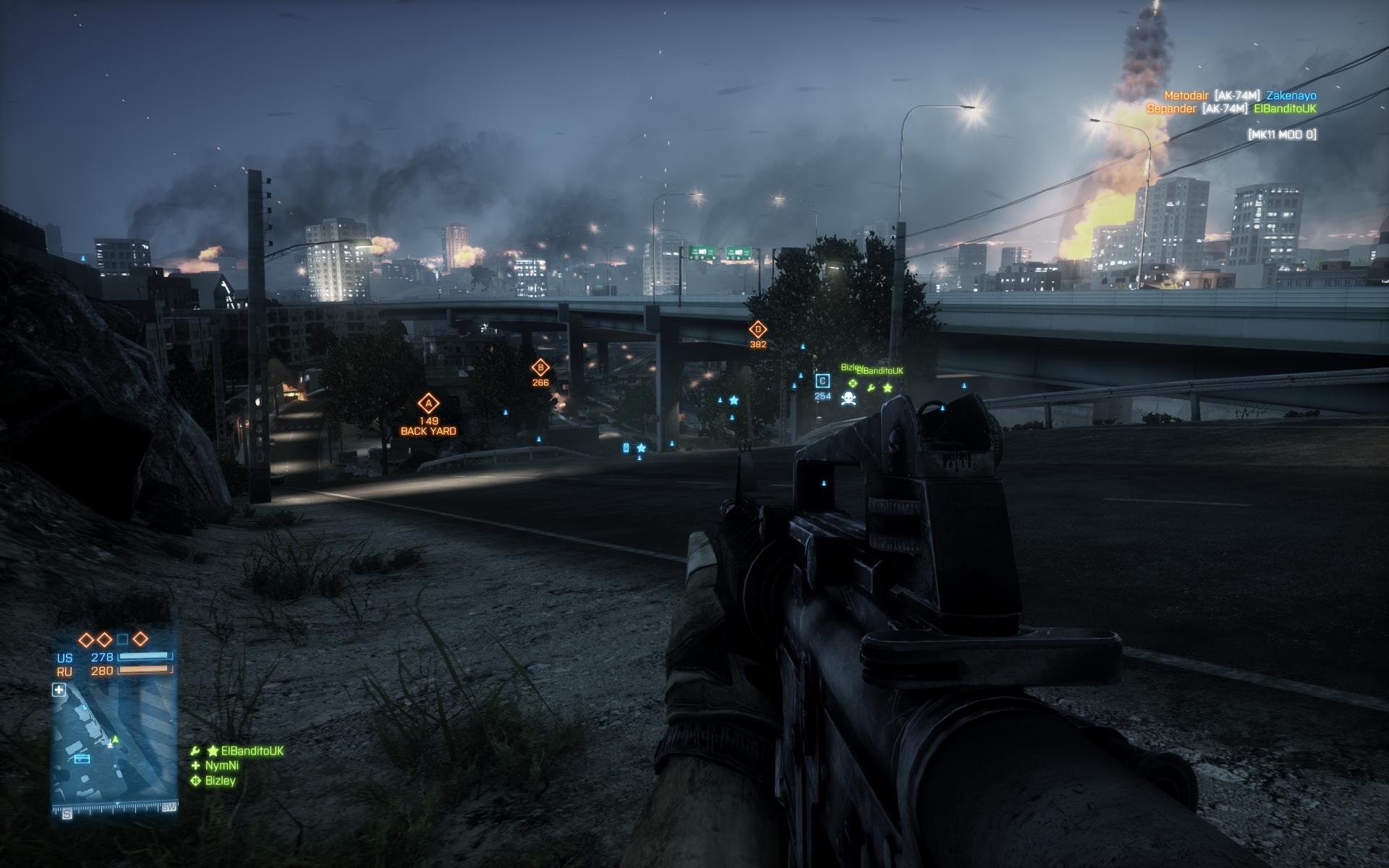Select the objective D diamond marker
Viewport: 1389px width, 868px height.
757,330
